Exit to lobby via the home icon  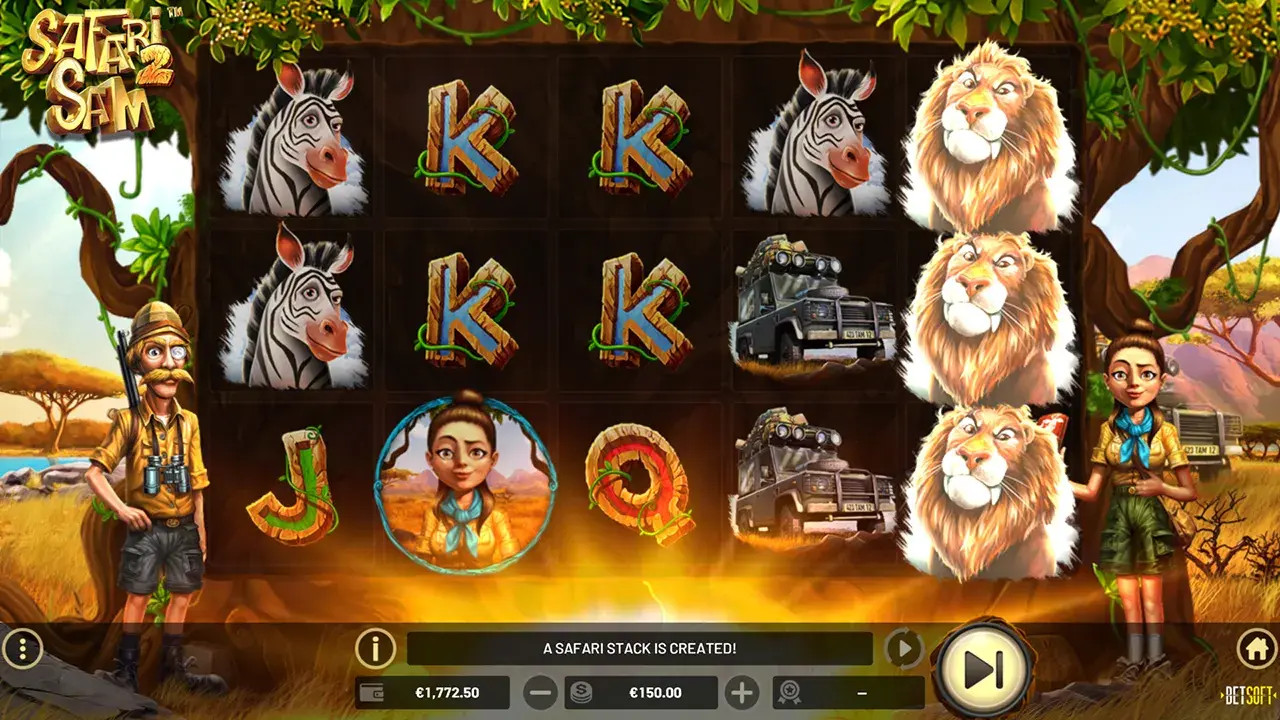(x=1257, y=649)
